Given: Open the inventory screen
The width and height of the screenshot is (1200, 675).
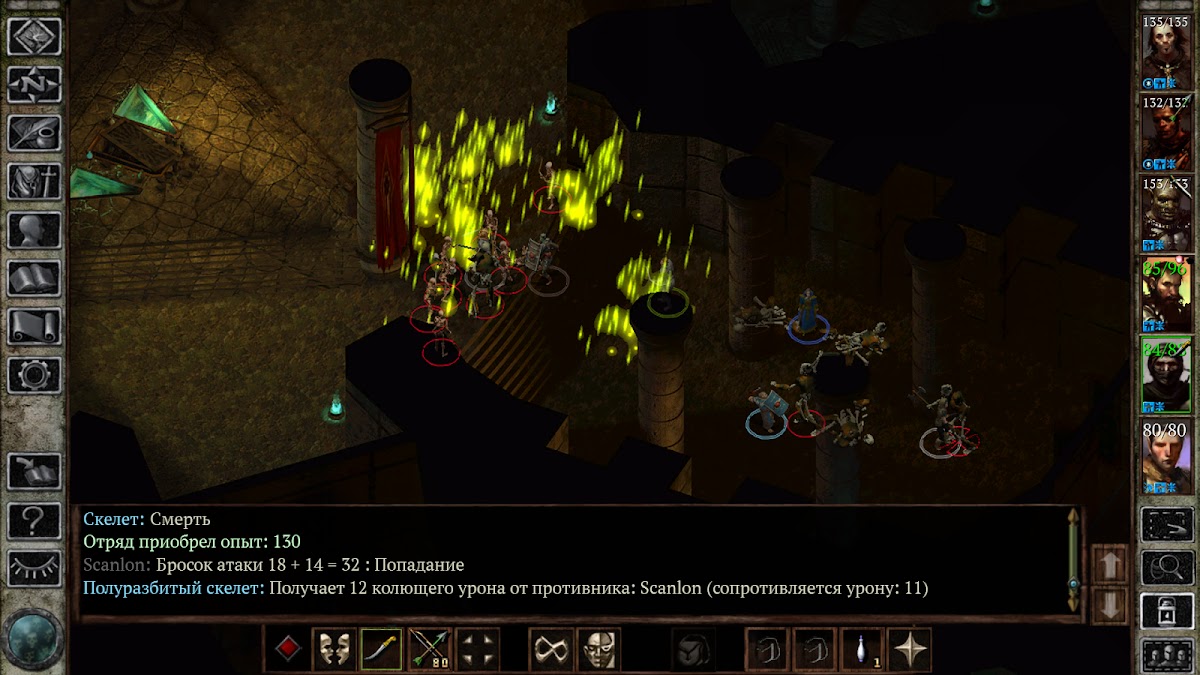Looking at the screenshot, I should (34, 181).
